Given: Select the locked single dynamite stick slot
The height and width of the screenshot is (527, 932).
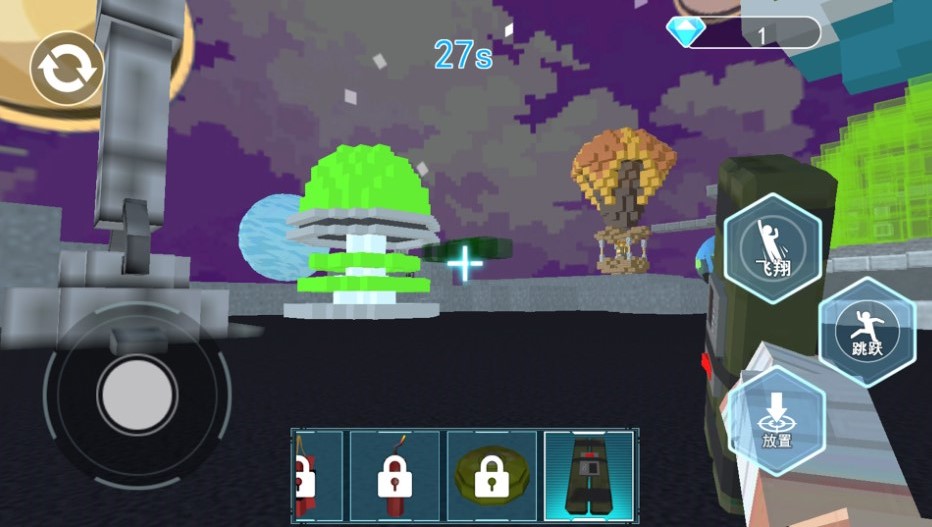Looking at the screenshot, I should pyautogui.click(x=394, y=476).
